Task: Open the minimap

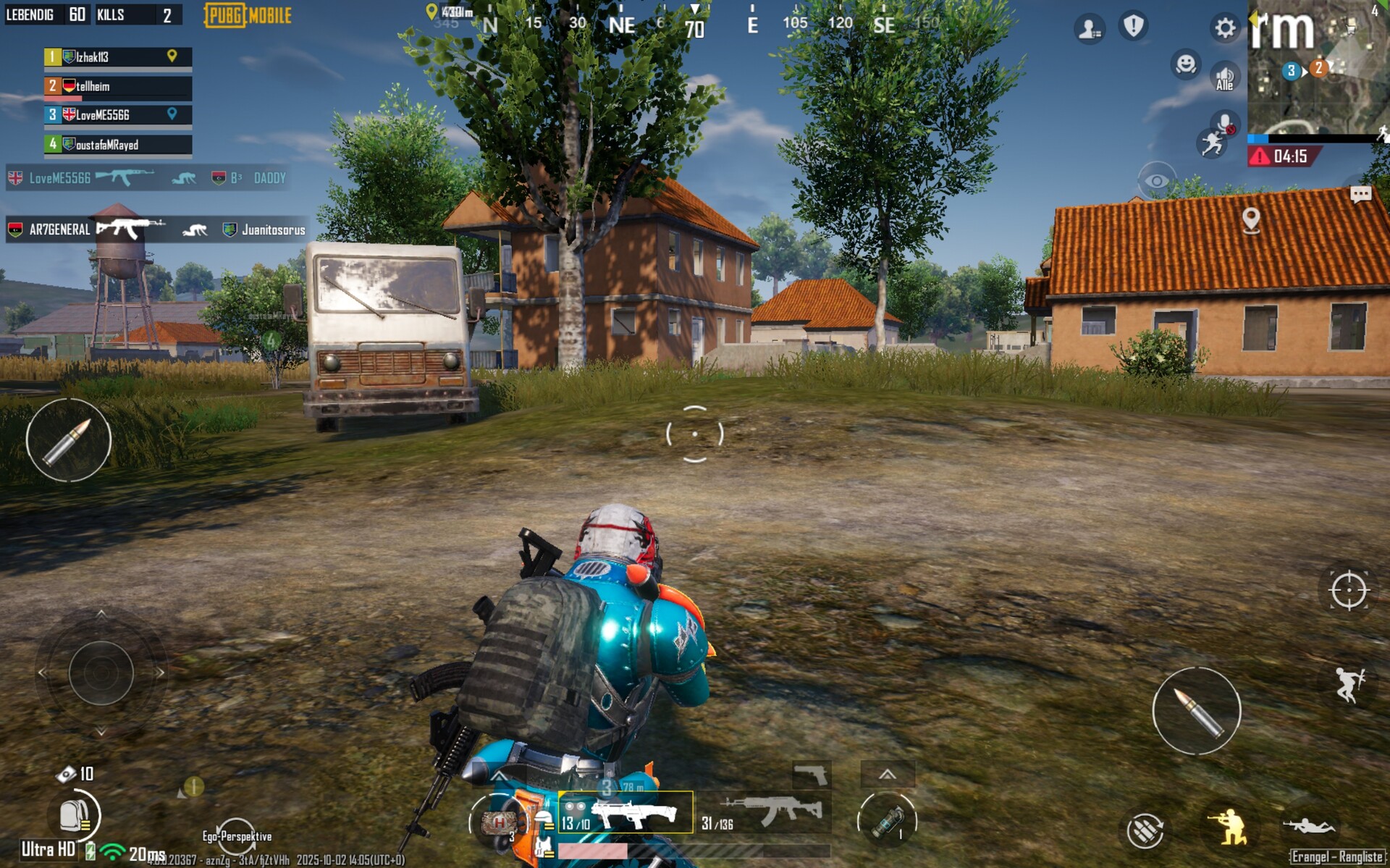Action: tap(1318, 69)
